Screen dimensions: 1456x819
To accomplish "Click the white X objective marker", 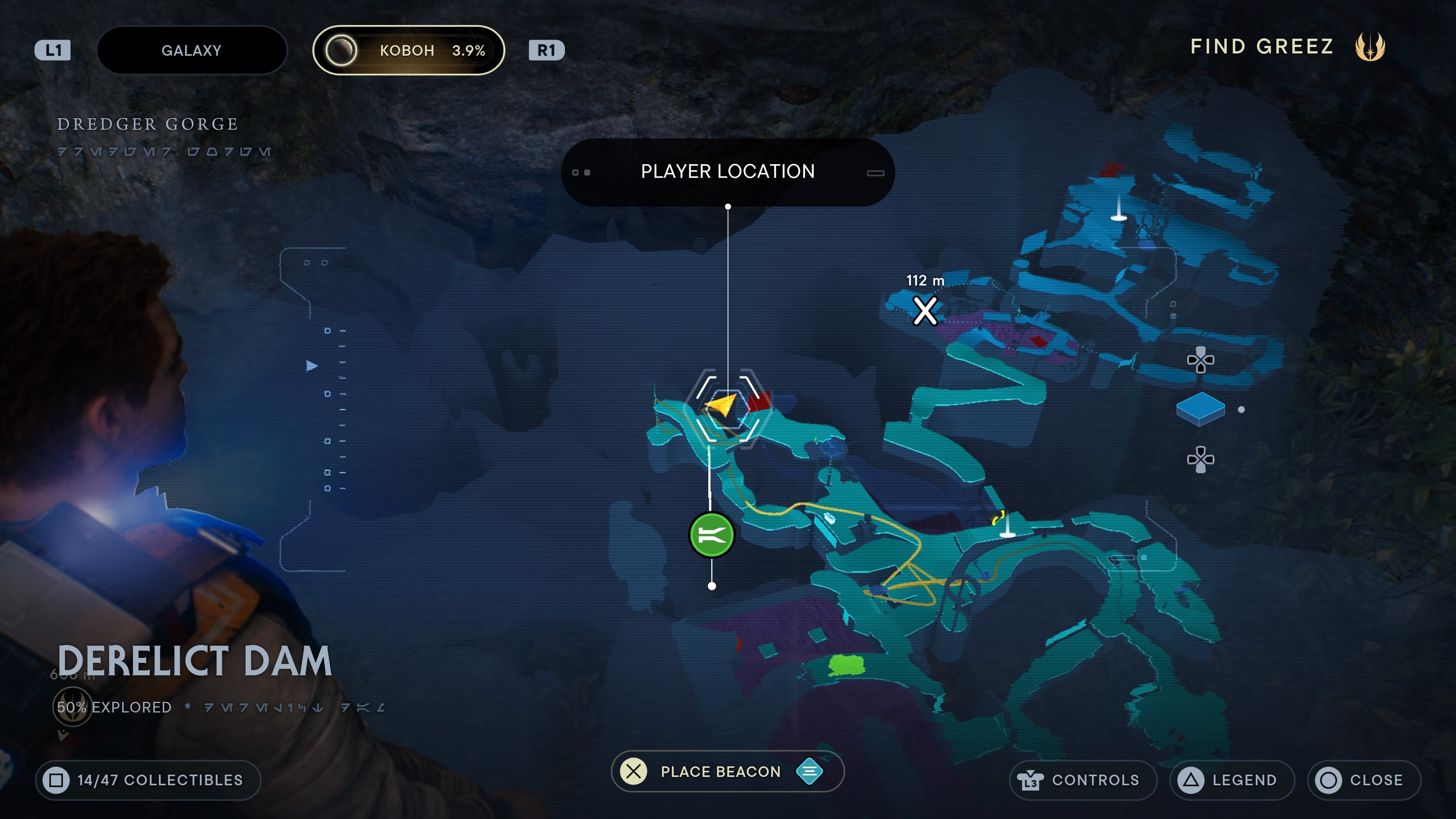I will pos(925,310).
